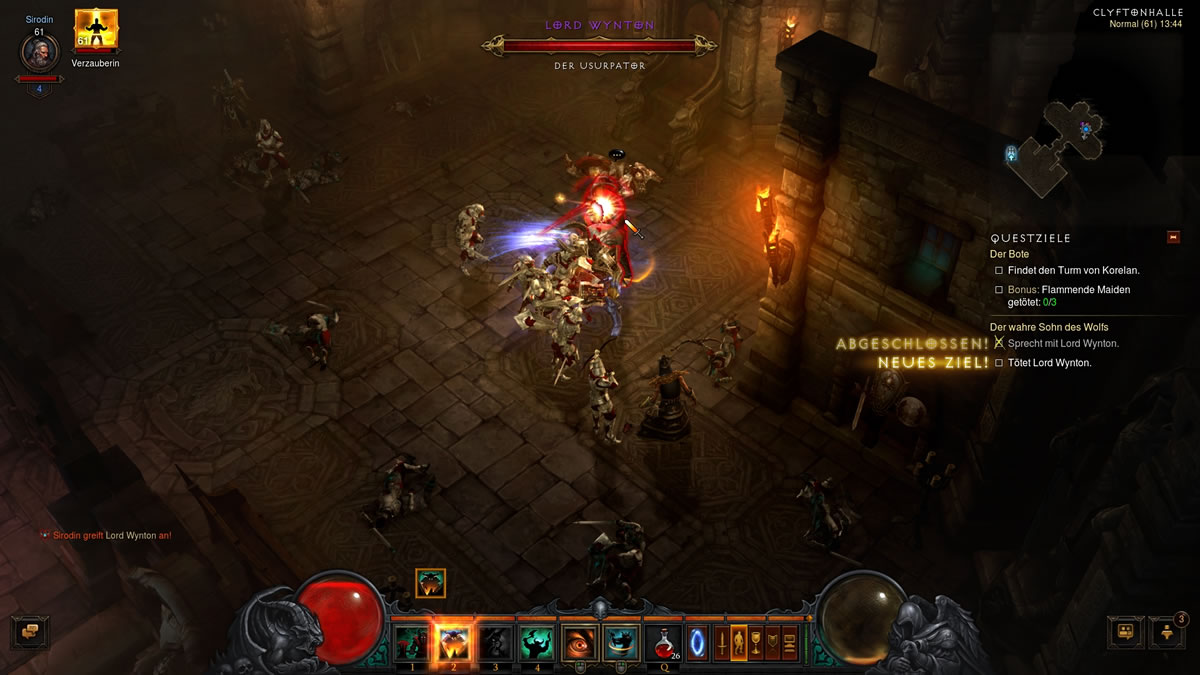Open the blue town portal
This screenshot has width=1200, height=675.
696,642
